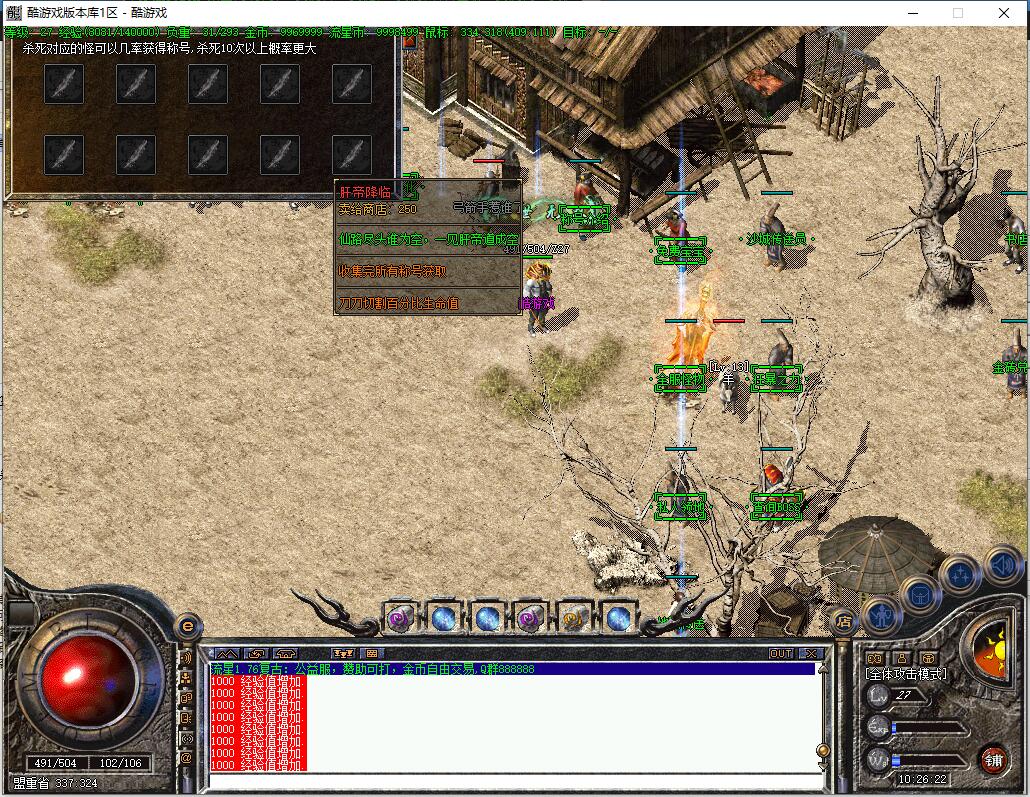The width and height of the screenshot is (1030, 797).
Task: Use the orange scroll hotbar slot
Action: pos(575,619)
